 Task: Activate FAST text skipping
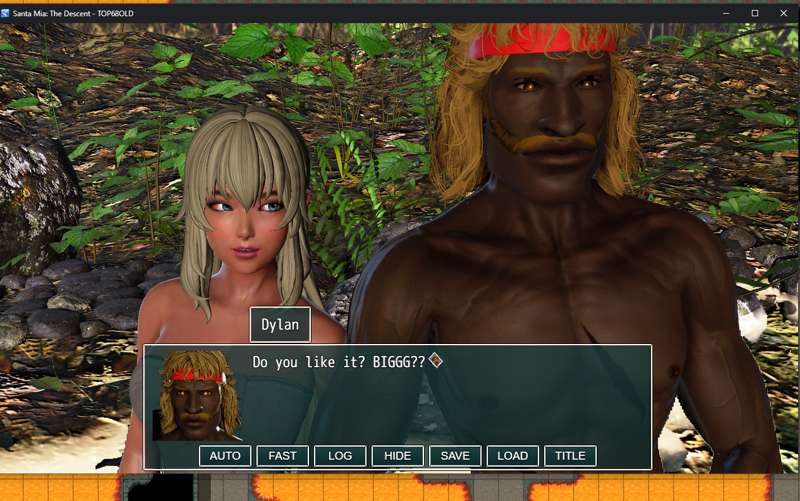283,456
